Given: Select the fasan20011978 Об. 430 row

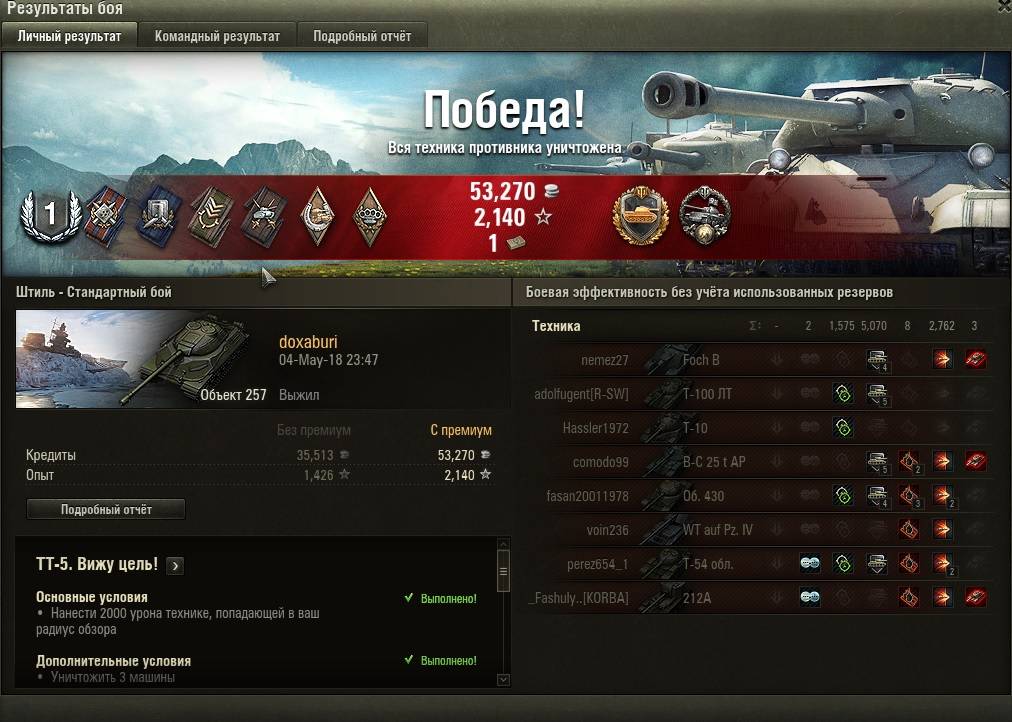Looking at the screenshot, I should (x=702, y=496).
